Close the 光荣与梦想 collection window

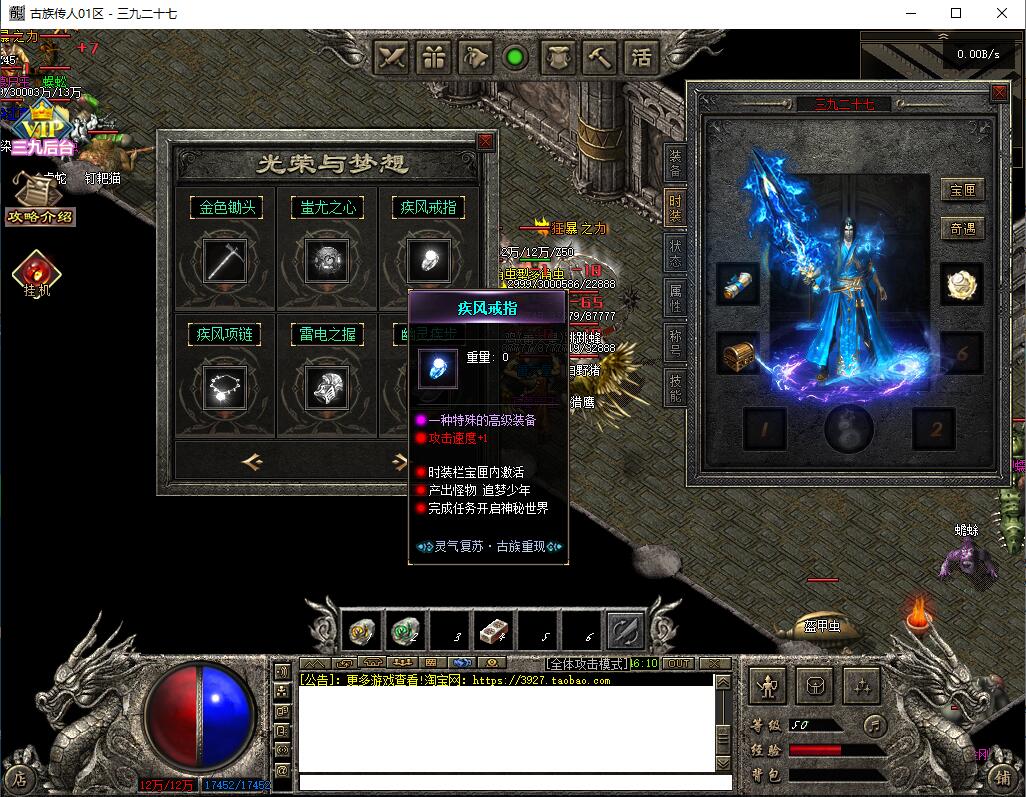click(x=486, y=142)
